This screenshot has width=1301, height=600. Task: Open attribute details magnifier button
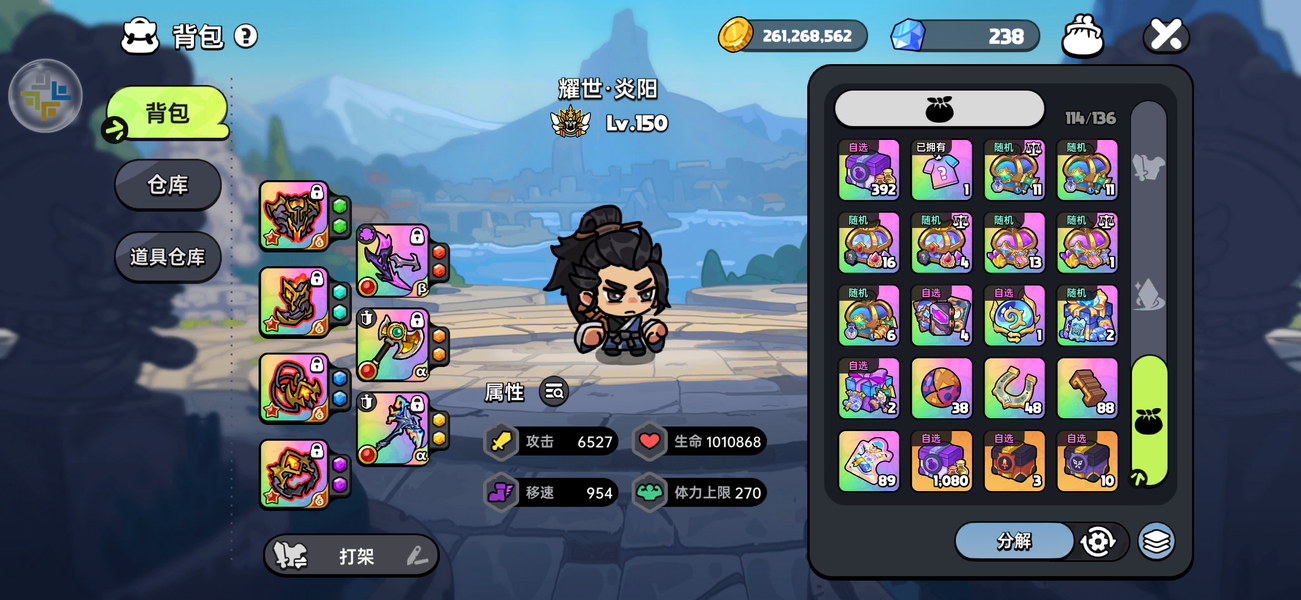(554, 392)
